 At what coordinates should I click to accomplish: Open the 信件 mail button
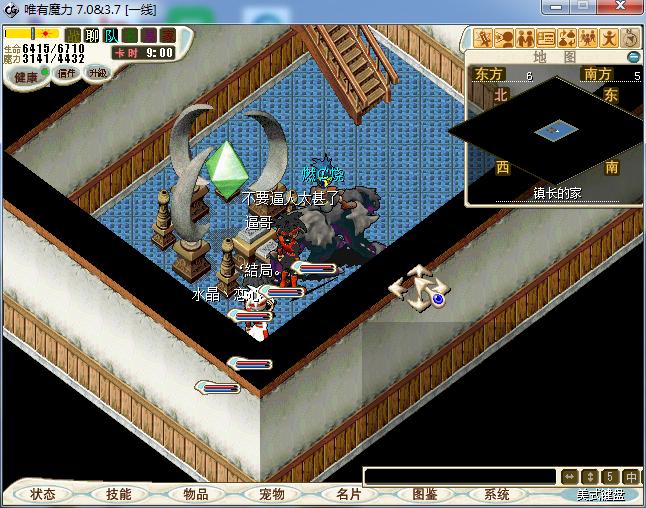click(67, 73)
